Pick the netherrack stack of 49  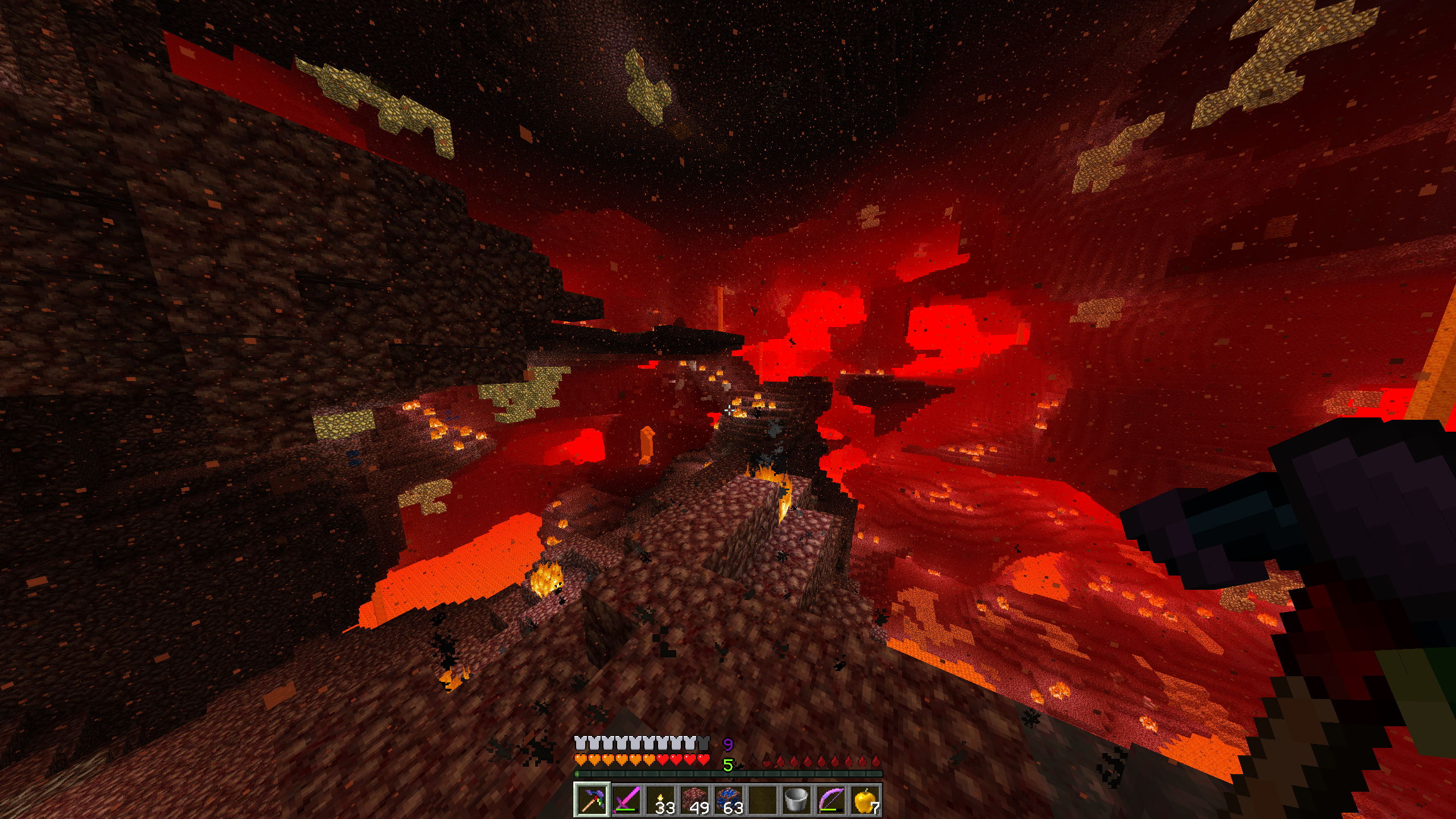(694, 800)
